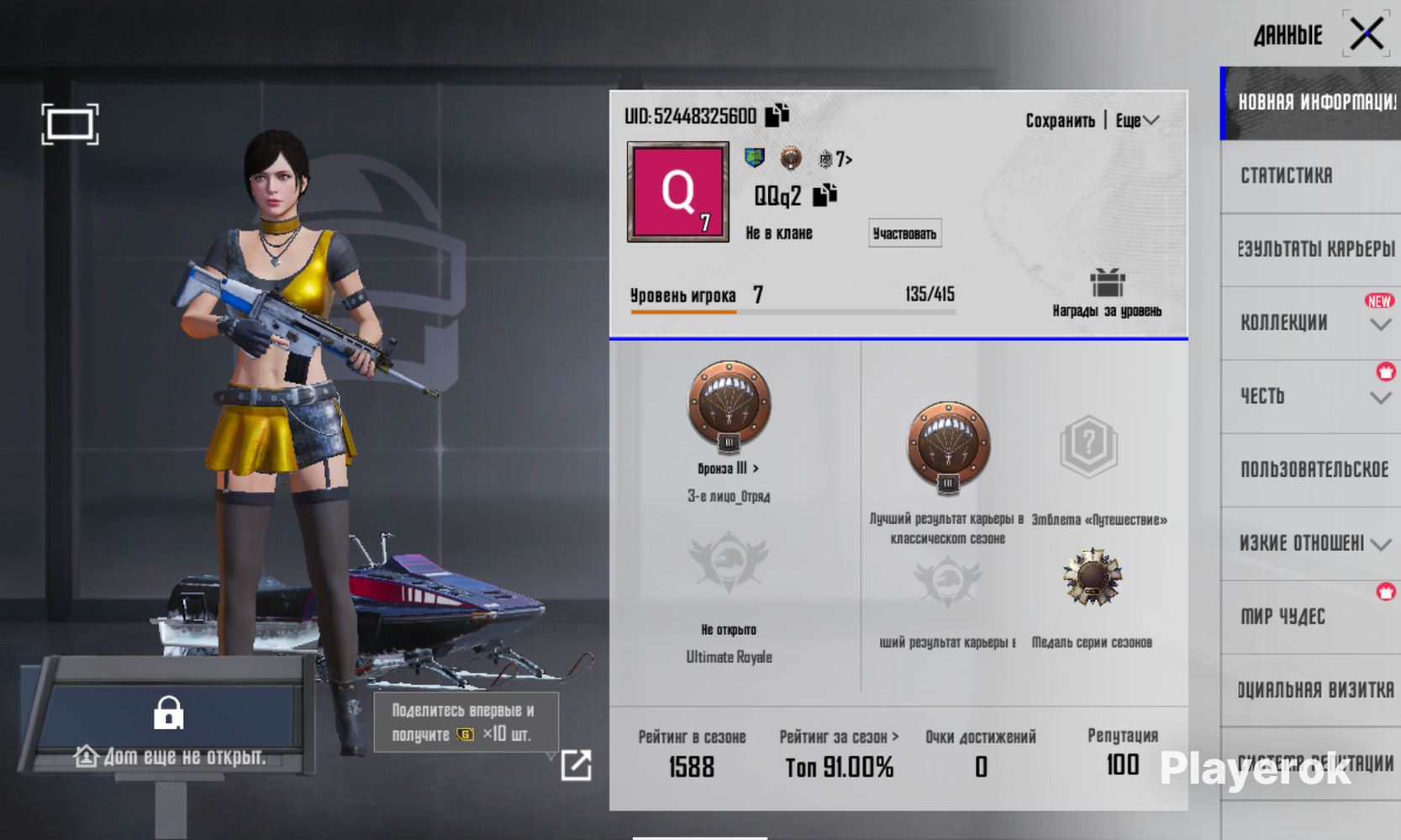The image size is (1401, 840).
Task: Select the Q player avatar
Action: (677, 192)
